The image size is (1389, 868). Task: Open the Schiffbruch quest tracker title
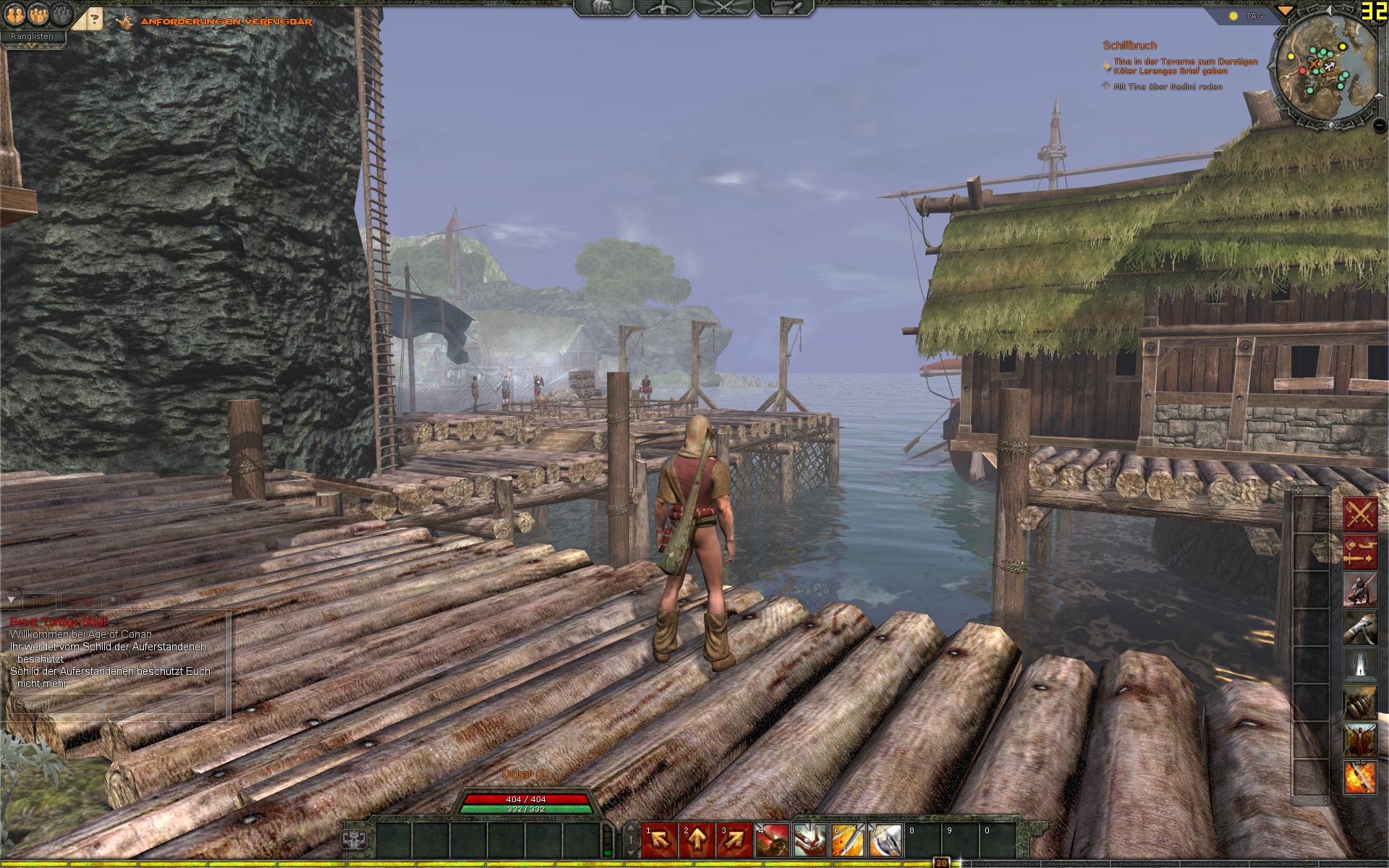click(1129, 46)
